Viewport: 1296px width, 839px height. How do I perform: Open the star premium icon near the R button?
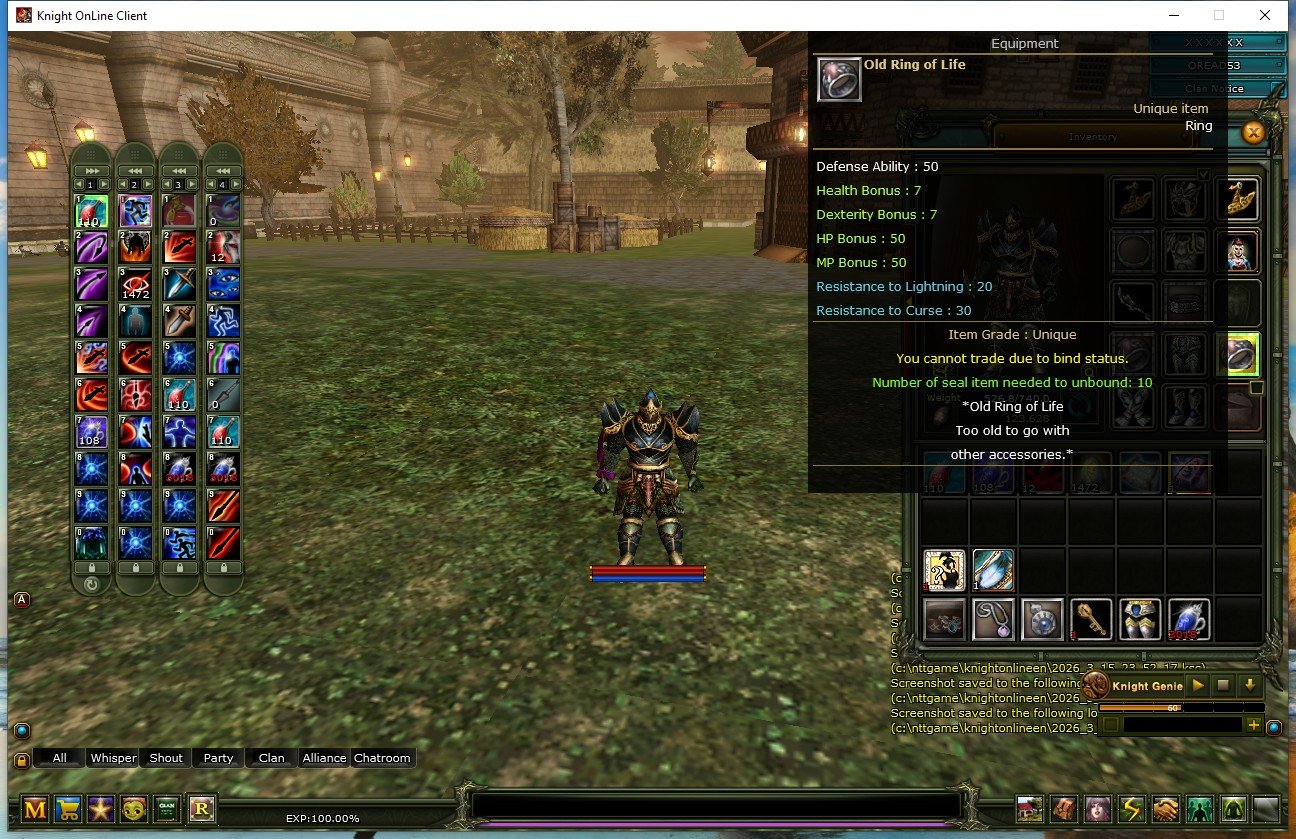(x=99, y=807)
